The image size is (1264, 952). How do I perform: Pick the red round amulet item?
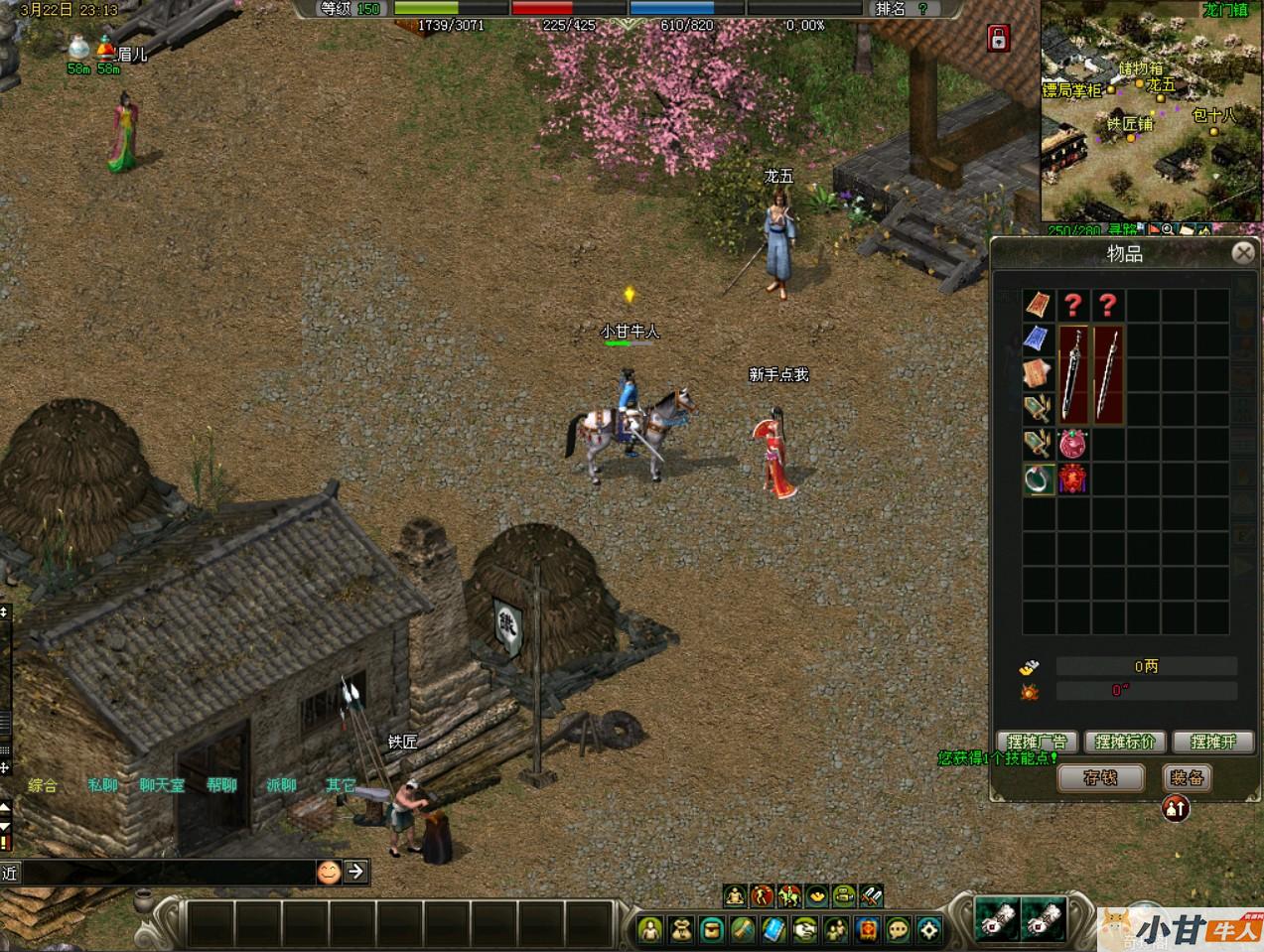point(1073,444)
